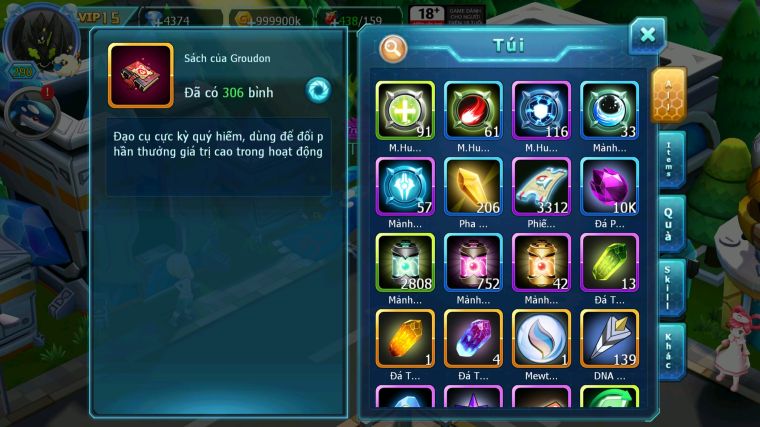Close the Túi bag window
This screenshot has width=760, height=427.
647,36
